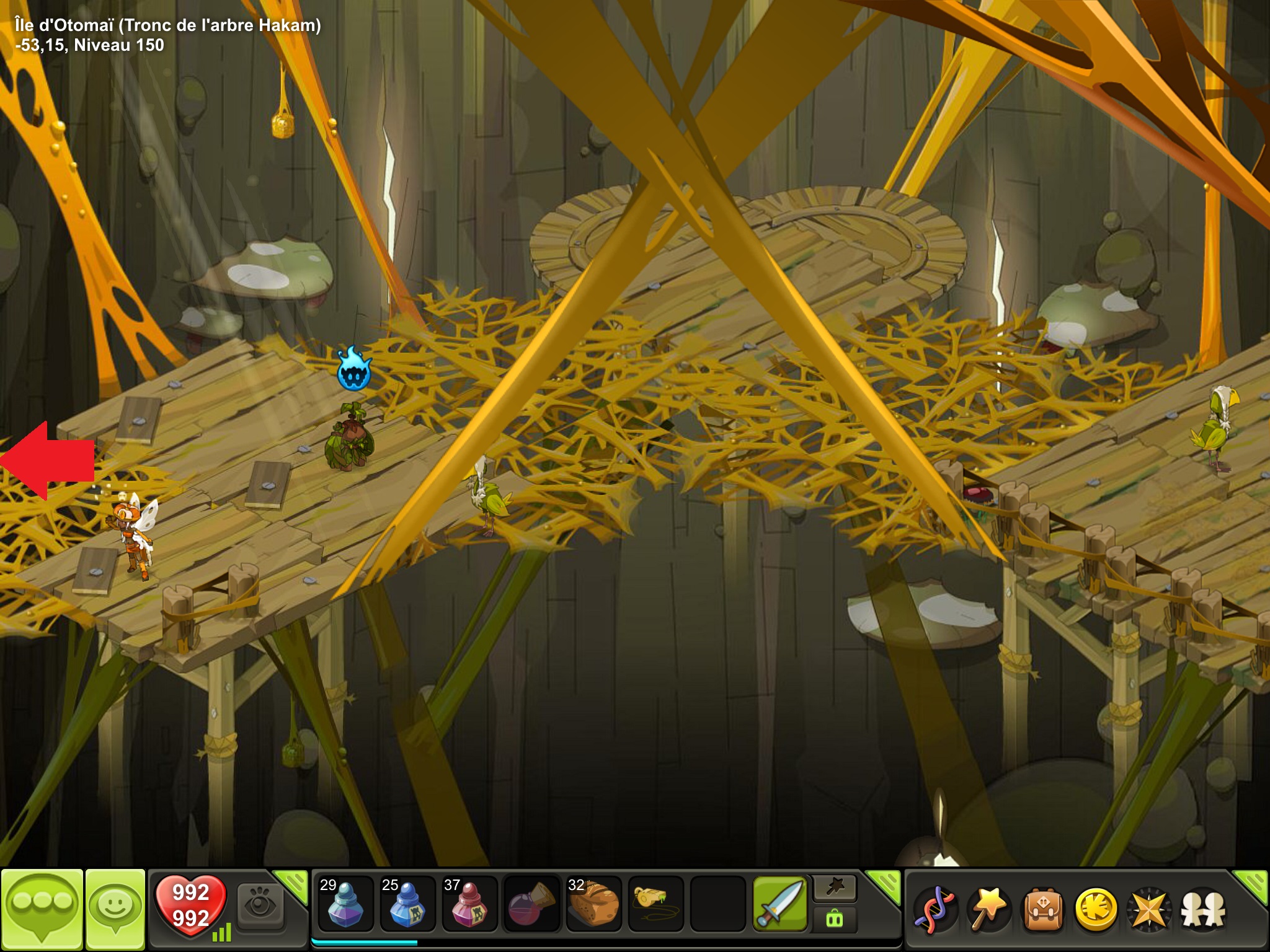1270x952 pixels.
Task: Open the gold kama coin shop
Action: 1096,909
